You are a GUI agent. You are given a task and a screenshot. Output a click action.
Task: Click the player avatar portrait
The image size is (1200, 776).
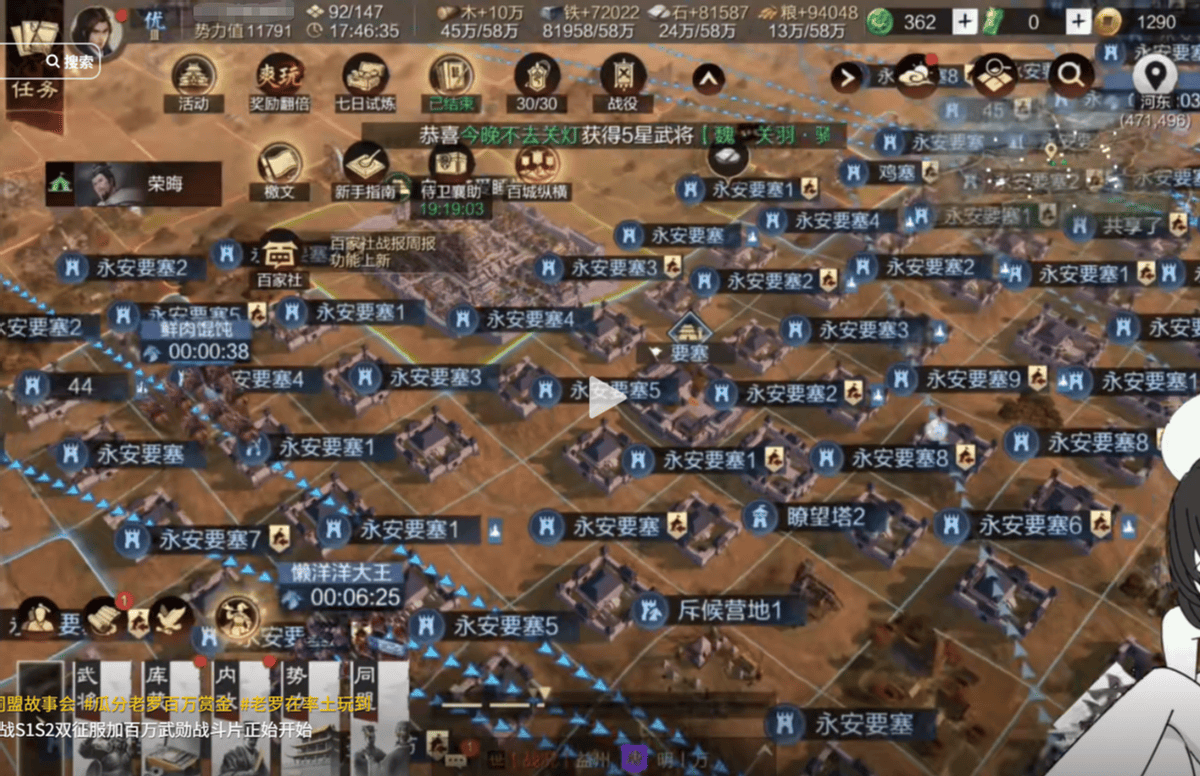96,30
